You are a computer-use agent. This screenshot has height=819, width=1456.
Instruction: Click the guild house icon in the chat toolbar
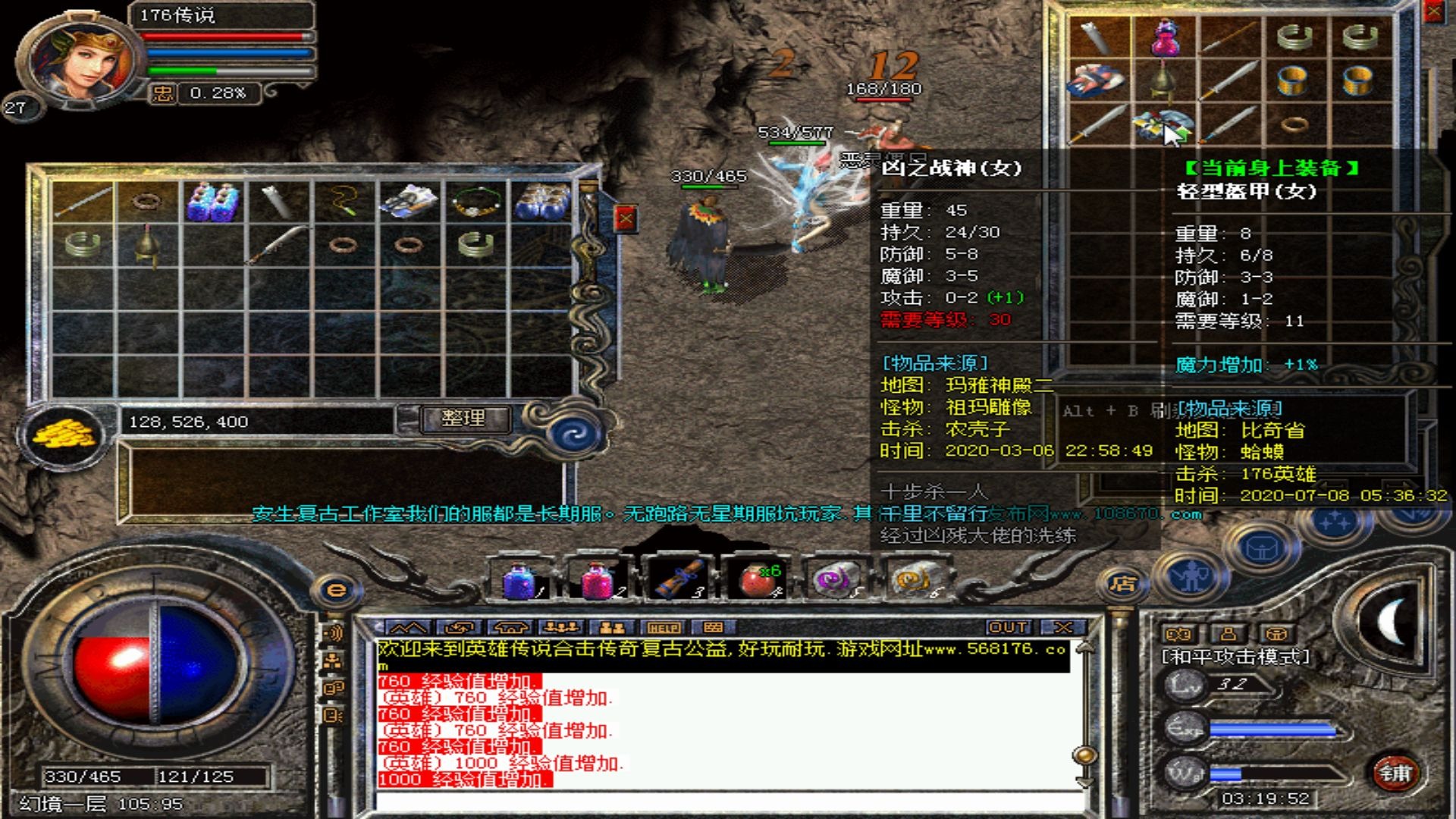[x=511, y=628]
